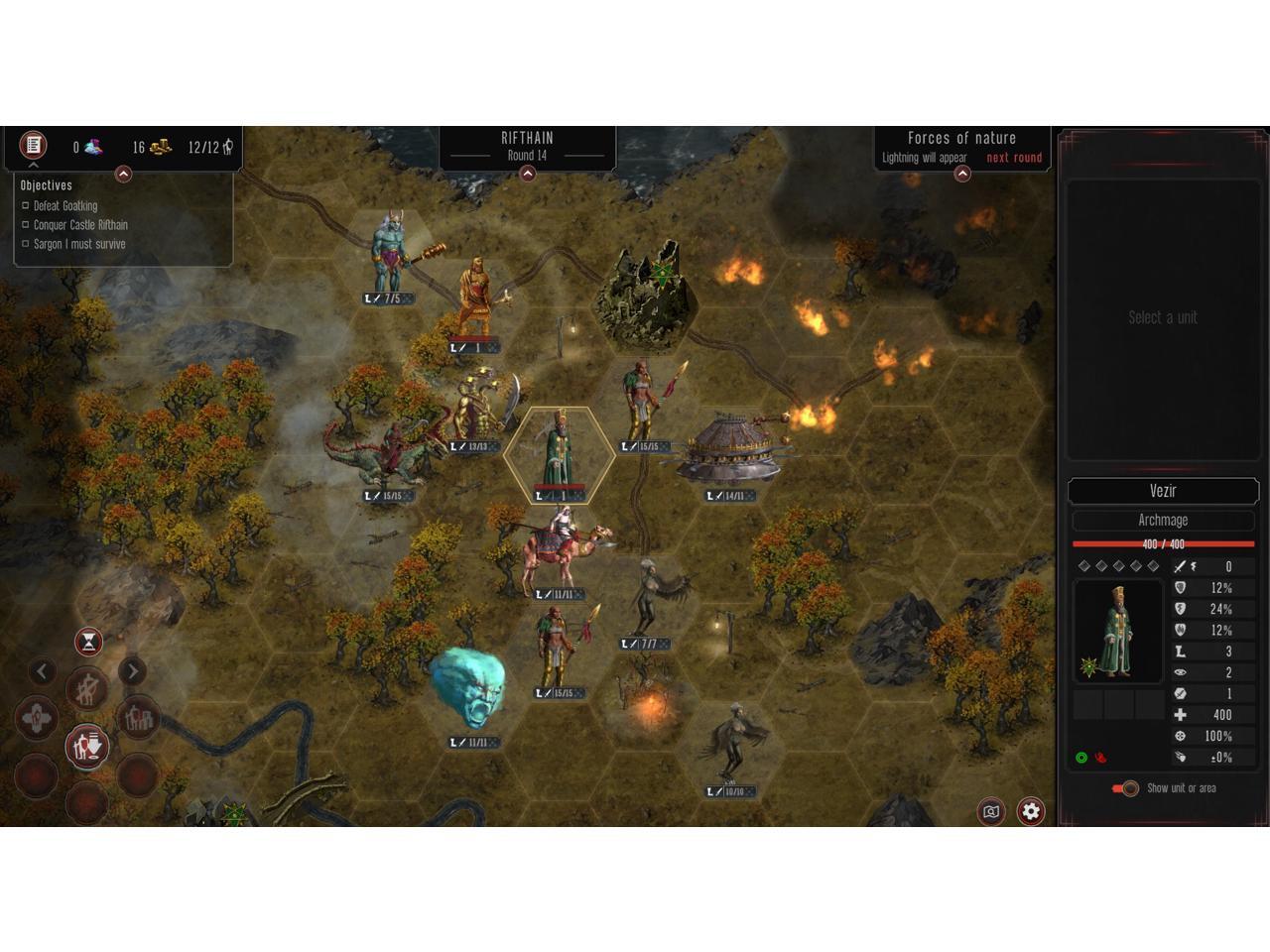Collapse the Rifthain round panel arrow
This screenshot has height=952, width=1270.
528,174
